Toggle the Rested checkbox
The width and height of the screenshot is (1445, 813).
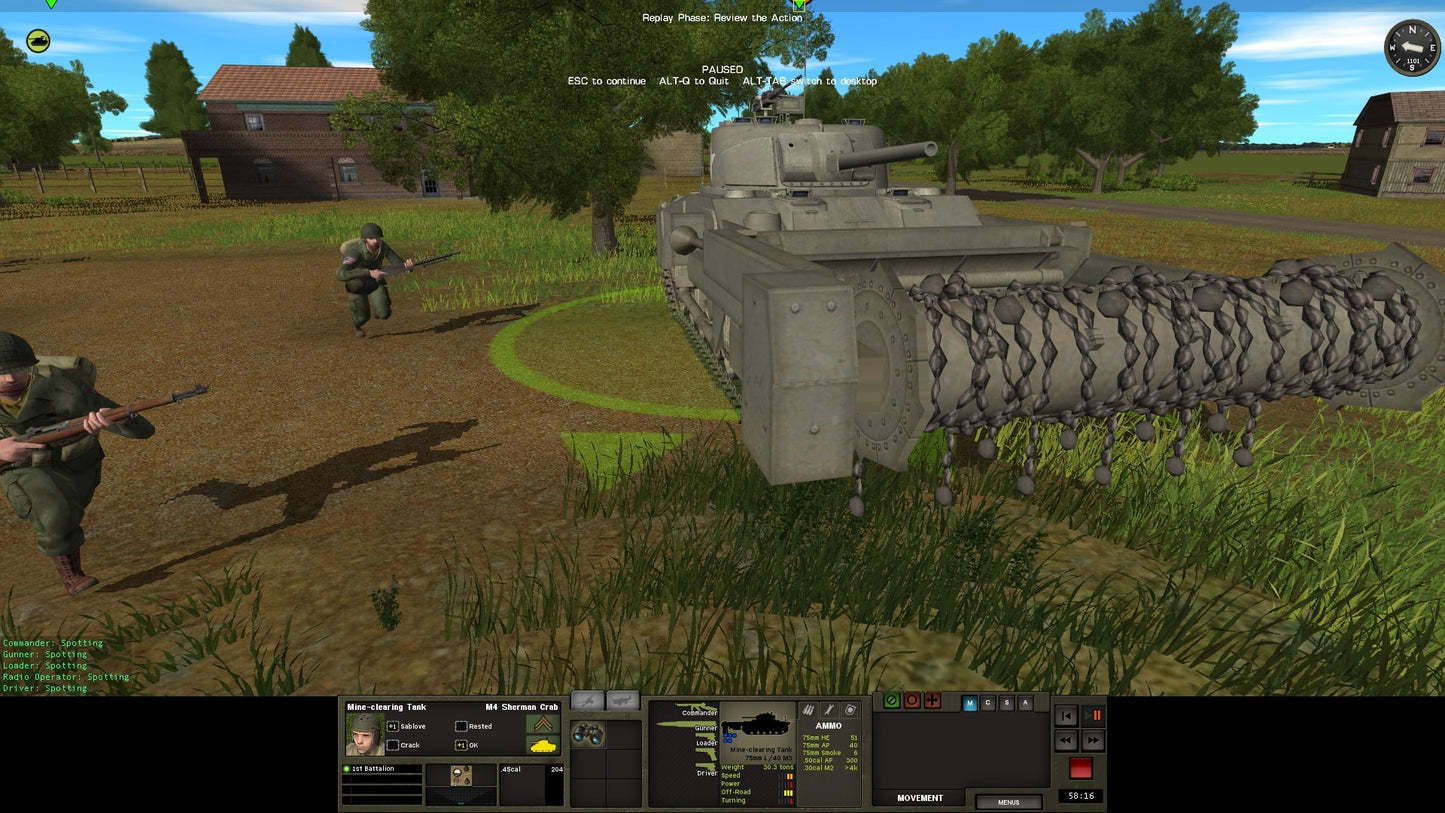[461, 727]
